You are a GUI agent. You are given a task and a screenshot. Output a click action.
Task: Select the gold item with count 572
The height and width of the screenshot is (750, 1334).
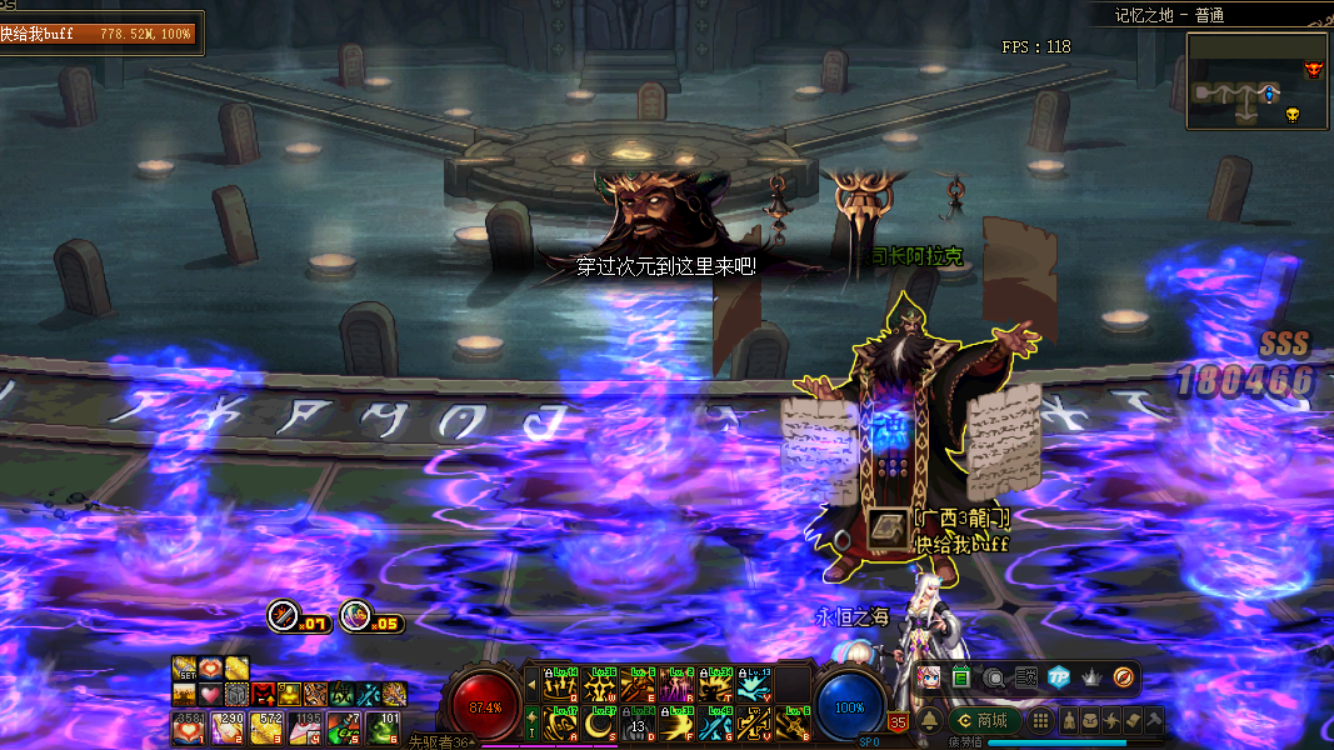(x=266, y=729)
